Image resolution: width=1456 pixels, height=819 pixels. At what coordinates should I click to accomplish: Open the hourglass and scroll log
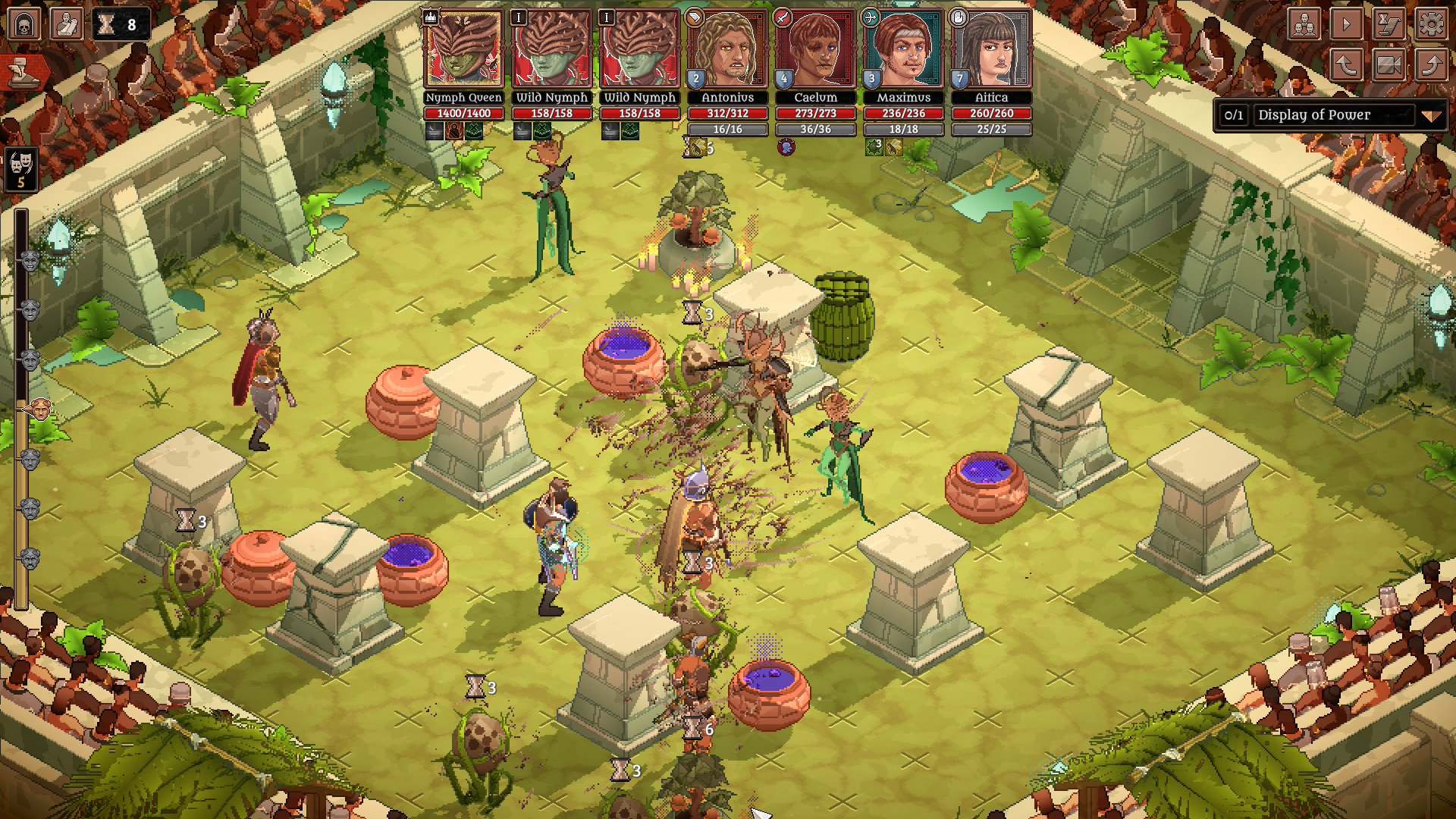1389,24
